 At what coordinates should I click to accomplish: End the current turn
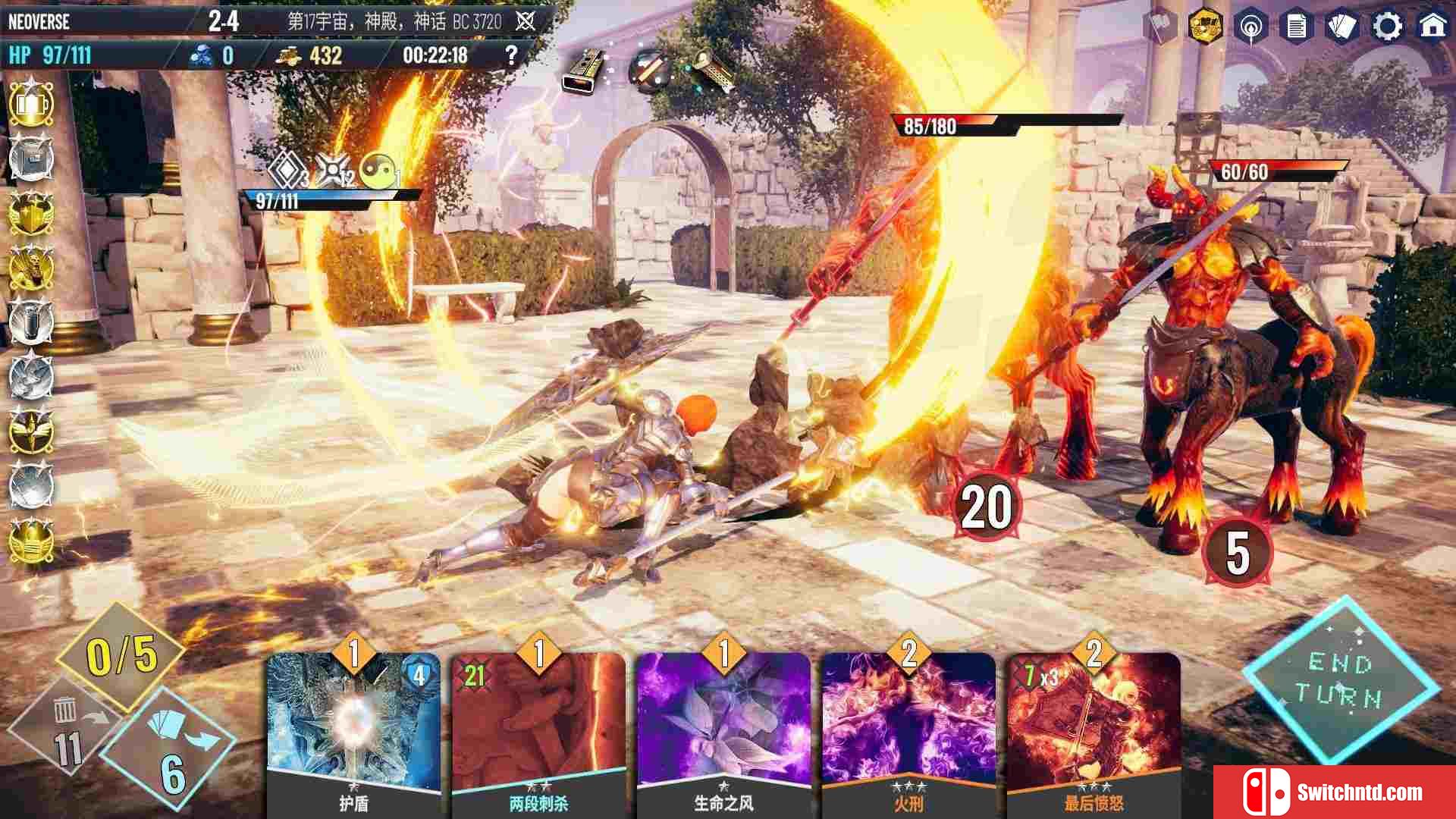tap(1340, 680)
